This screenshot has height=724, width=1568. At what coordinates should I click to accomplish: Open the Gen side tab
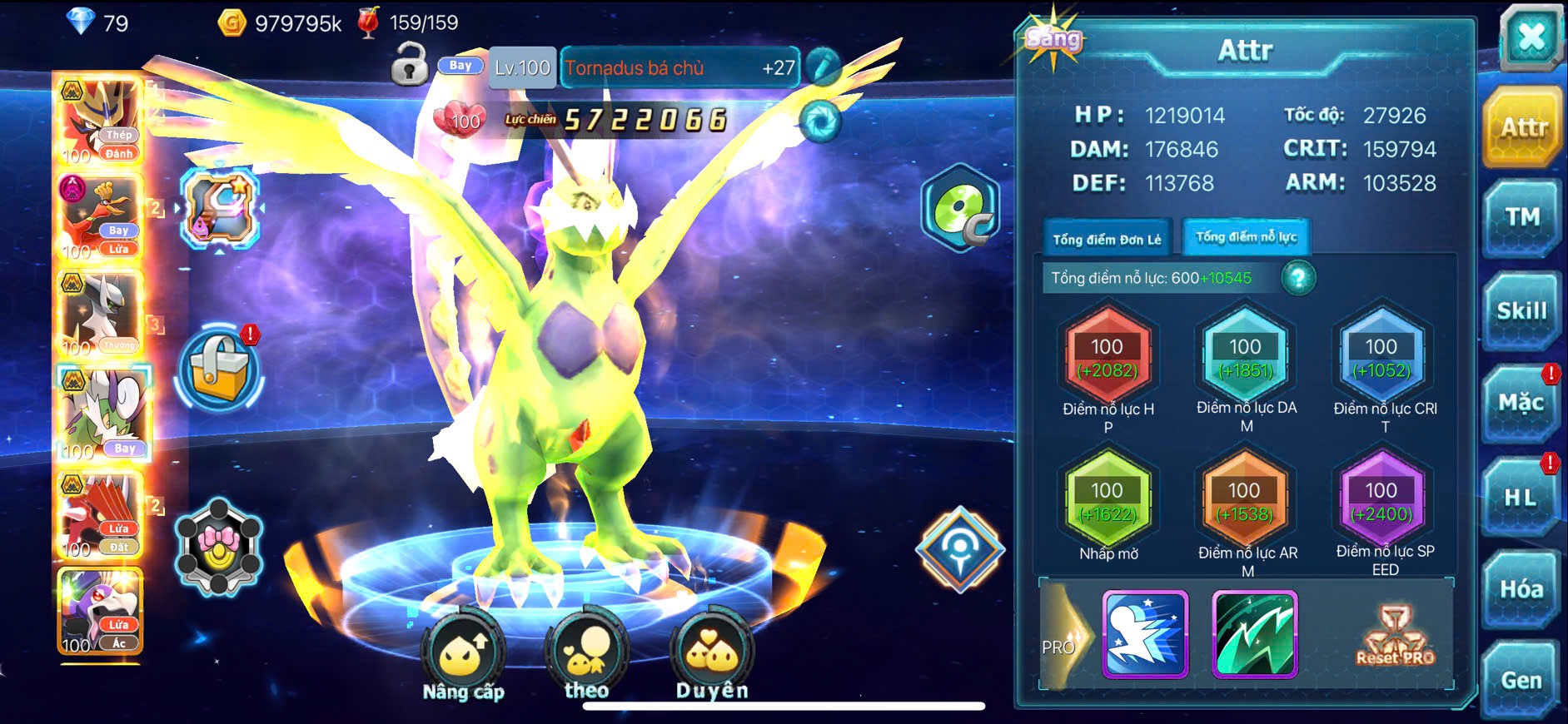tap(1521, 681)
